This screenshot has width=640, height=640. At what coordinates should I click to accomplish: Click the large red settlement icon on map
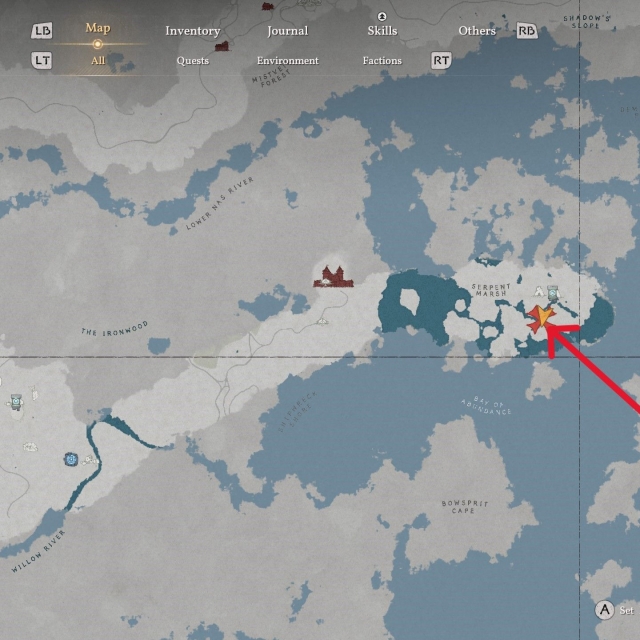tap(332, 276)
